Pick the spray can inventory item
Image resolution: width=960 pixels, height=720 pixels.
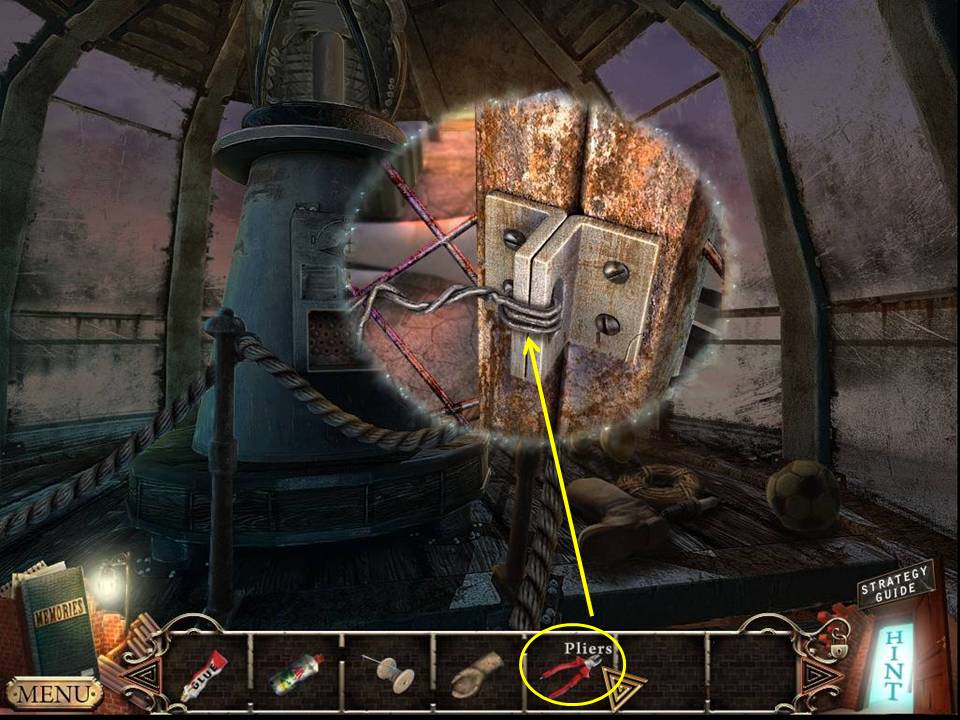(x=293, y=675)
